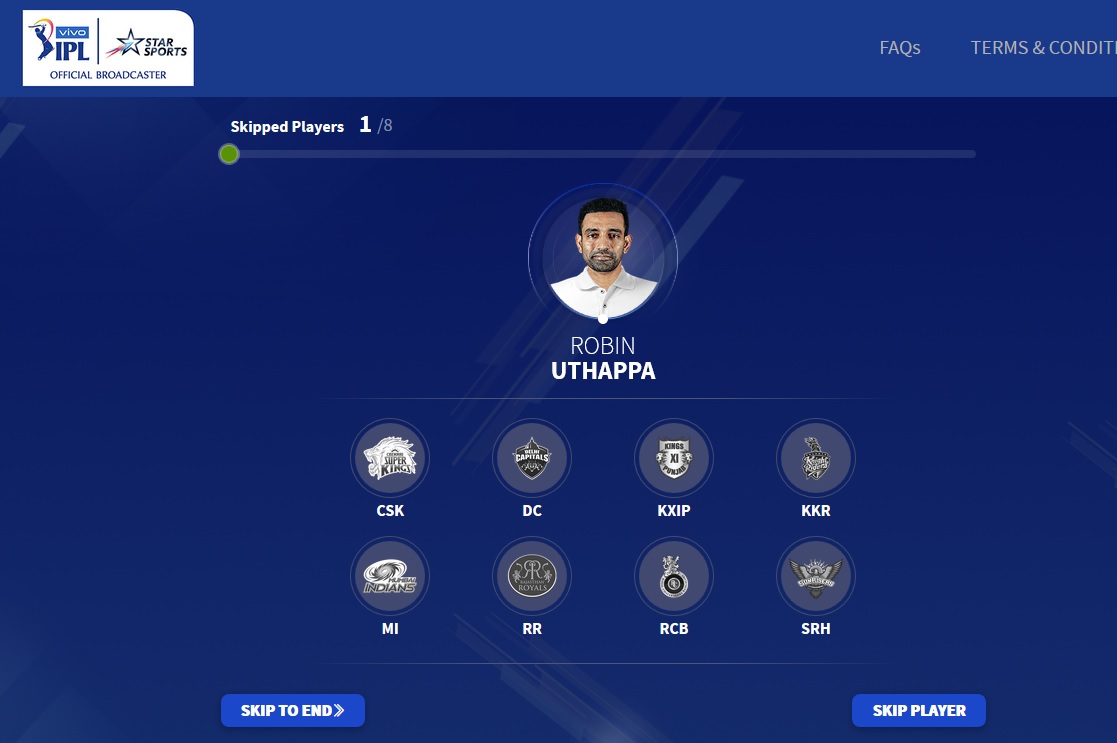Hit Skip To End button

[x=292, y=711]
